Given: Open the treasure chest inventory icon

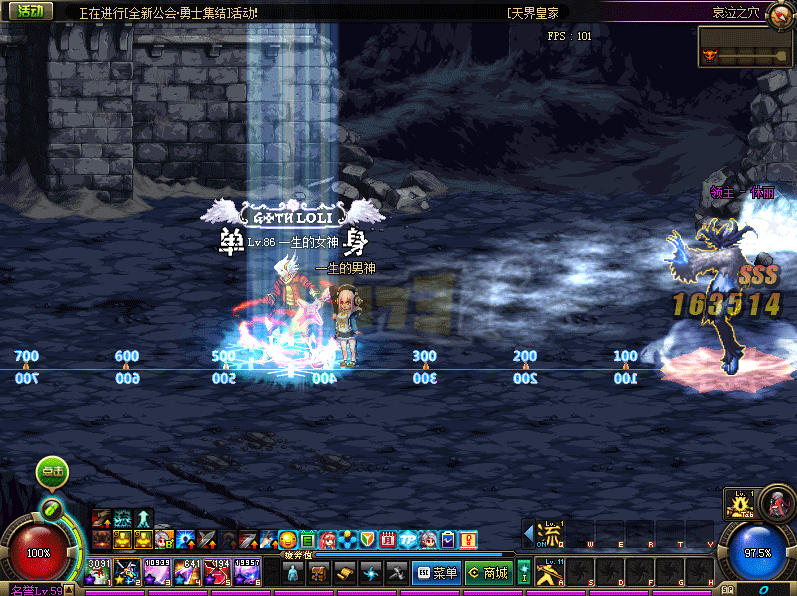Looking at the screenshot, I should point(319,573).
